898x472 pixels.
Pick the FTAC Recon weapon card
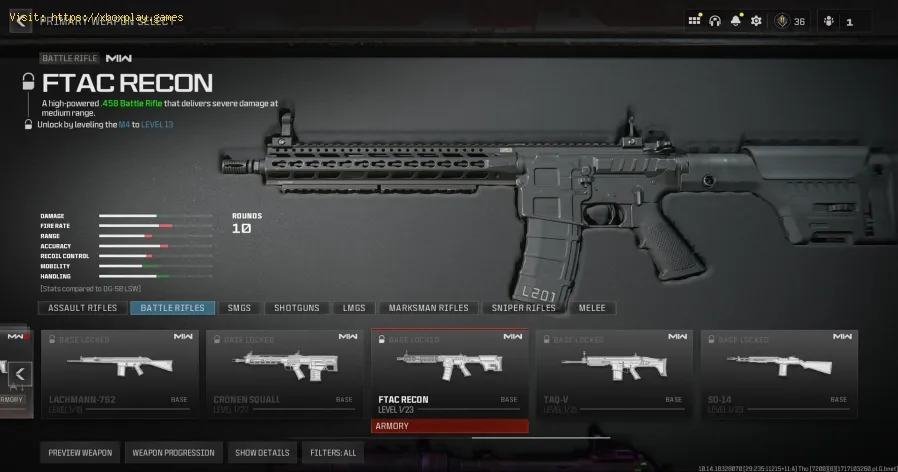(449, 374)
